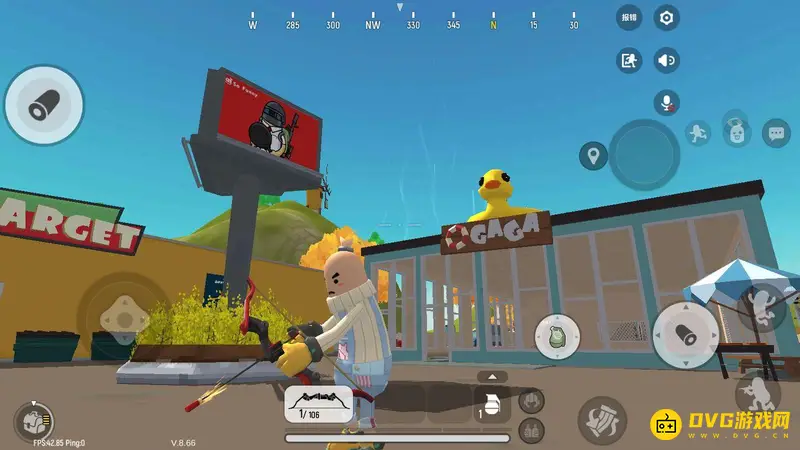Open the settings gear menu
Screen dimensions: 800x450
[x=667, y=17]
